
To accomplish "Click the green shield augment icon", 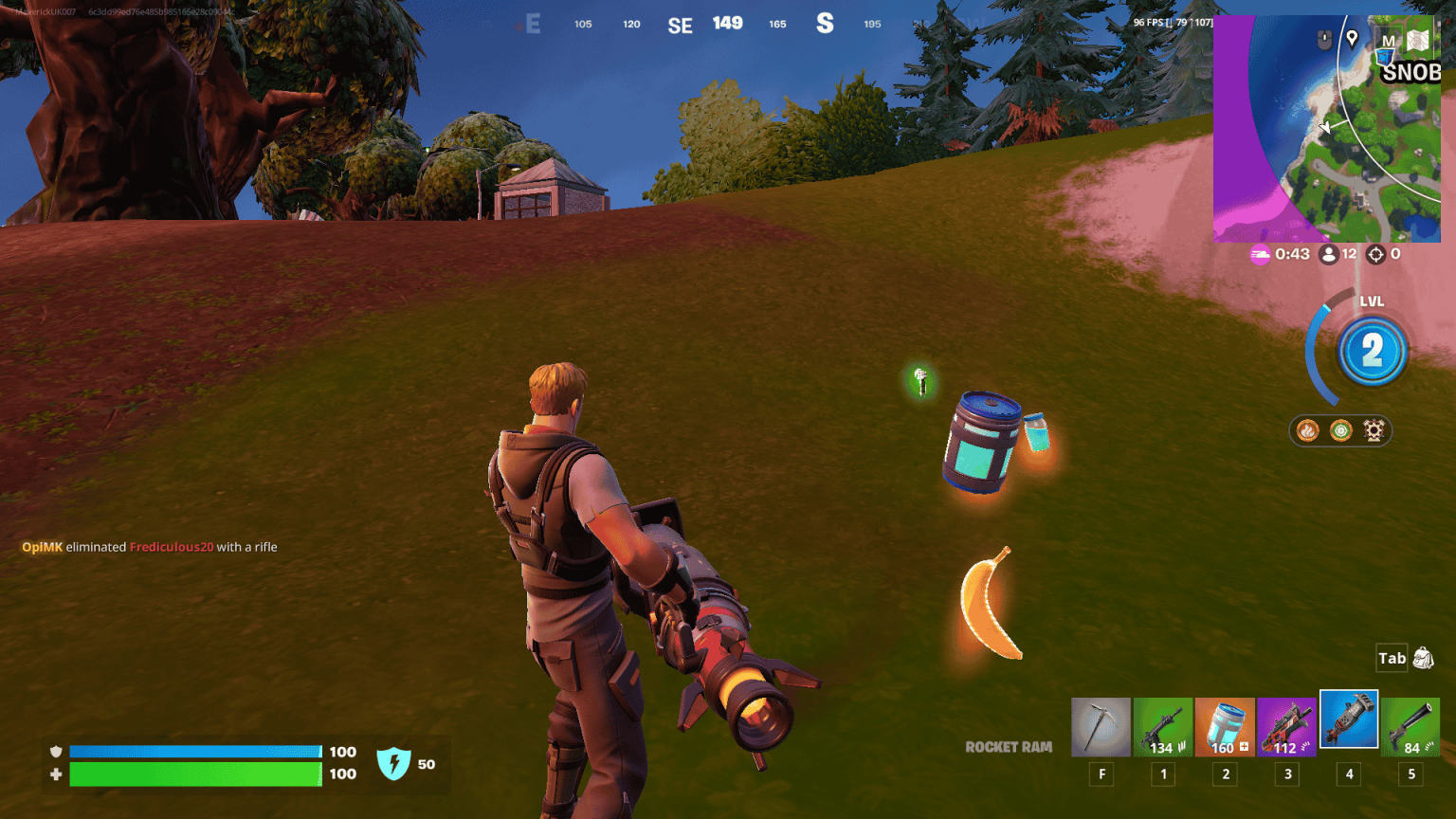I will point(1338,430).
